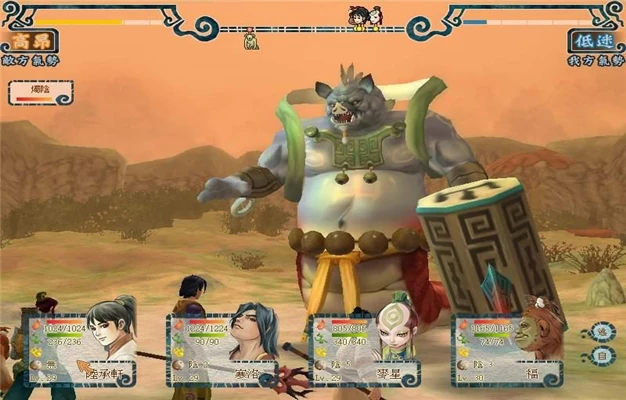This screenshot has width=626, height=400.
Task: Toggle the round 自 auto-battle button
Action: [x=602, y=357]
